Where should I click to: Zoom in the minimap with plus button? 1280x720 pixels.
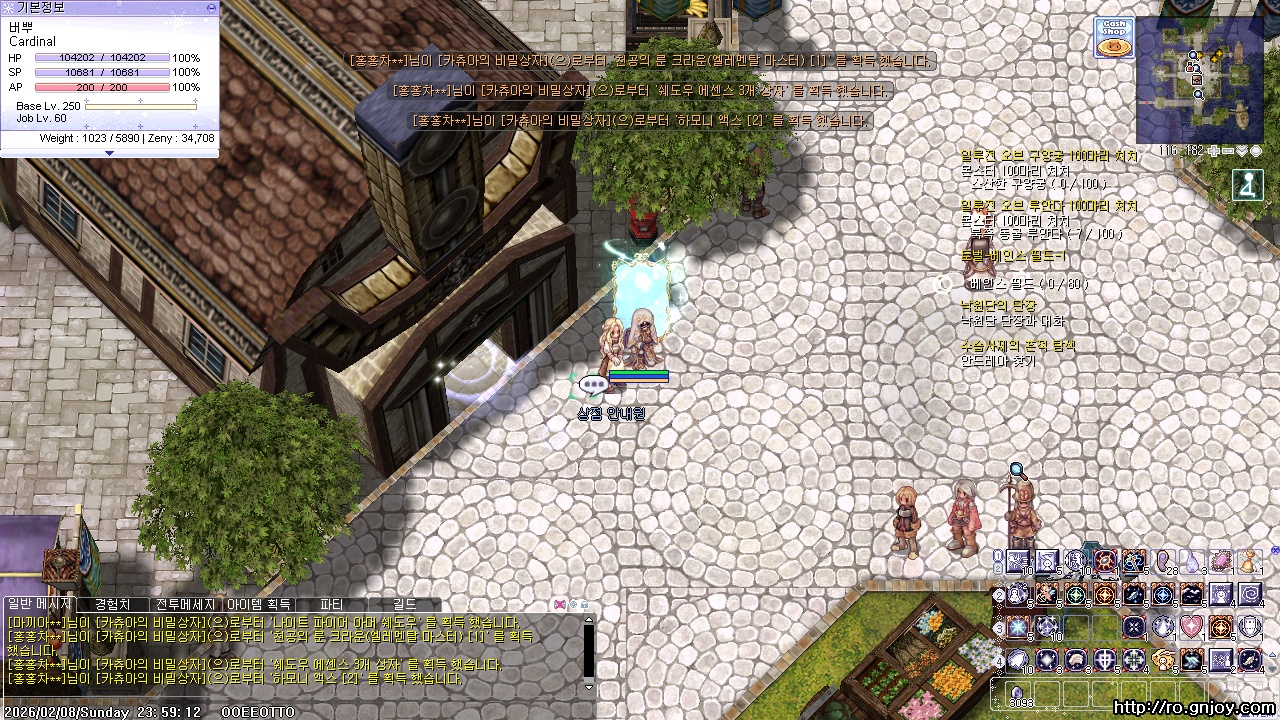pyautogui.click(x=1213, y=151)
